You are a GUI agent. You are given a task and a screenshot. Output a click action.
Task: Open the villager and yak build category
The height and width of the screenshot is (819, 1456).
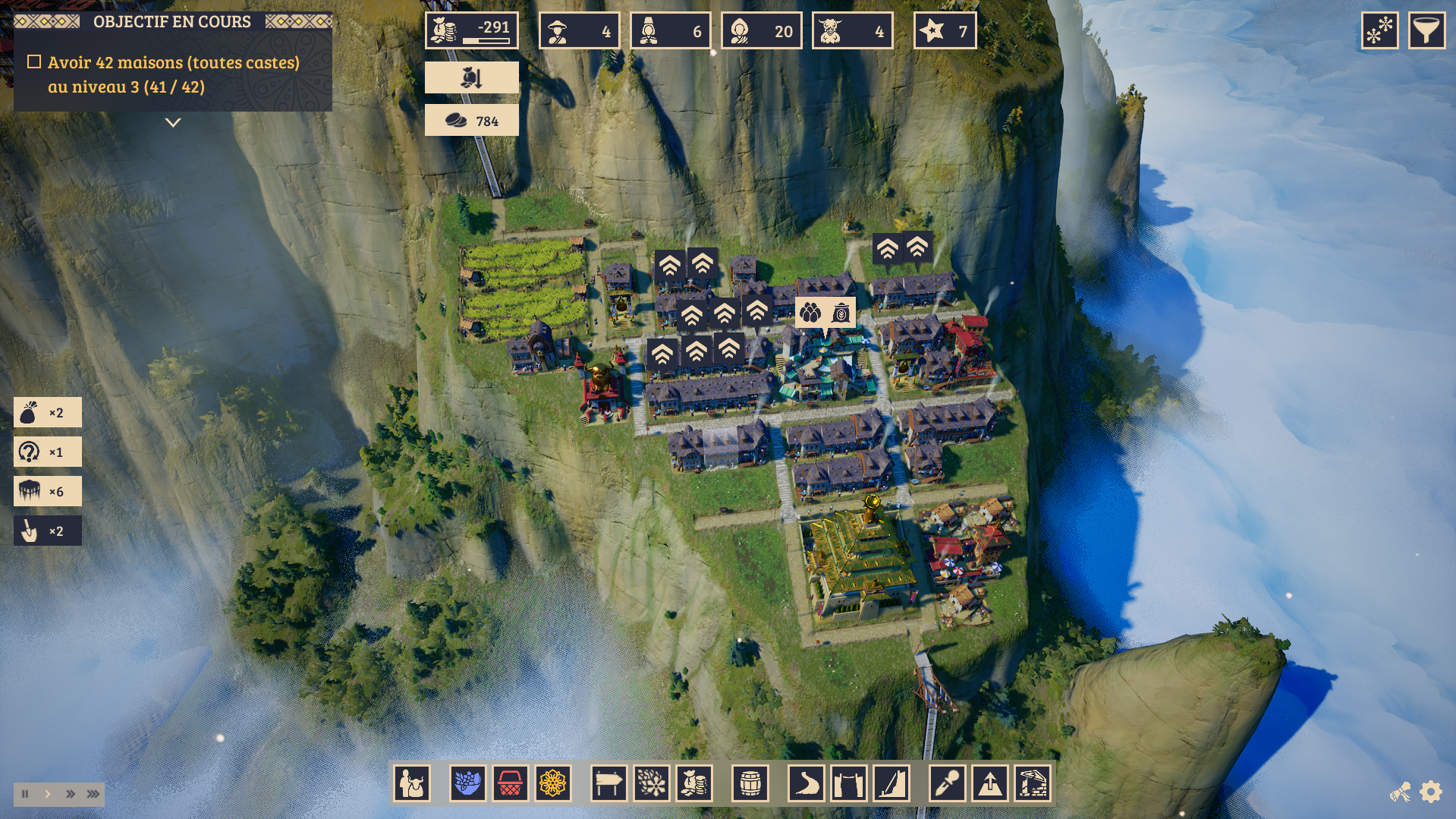[412, 783]
